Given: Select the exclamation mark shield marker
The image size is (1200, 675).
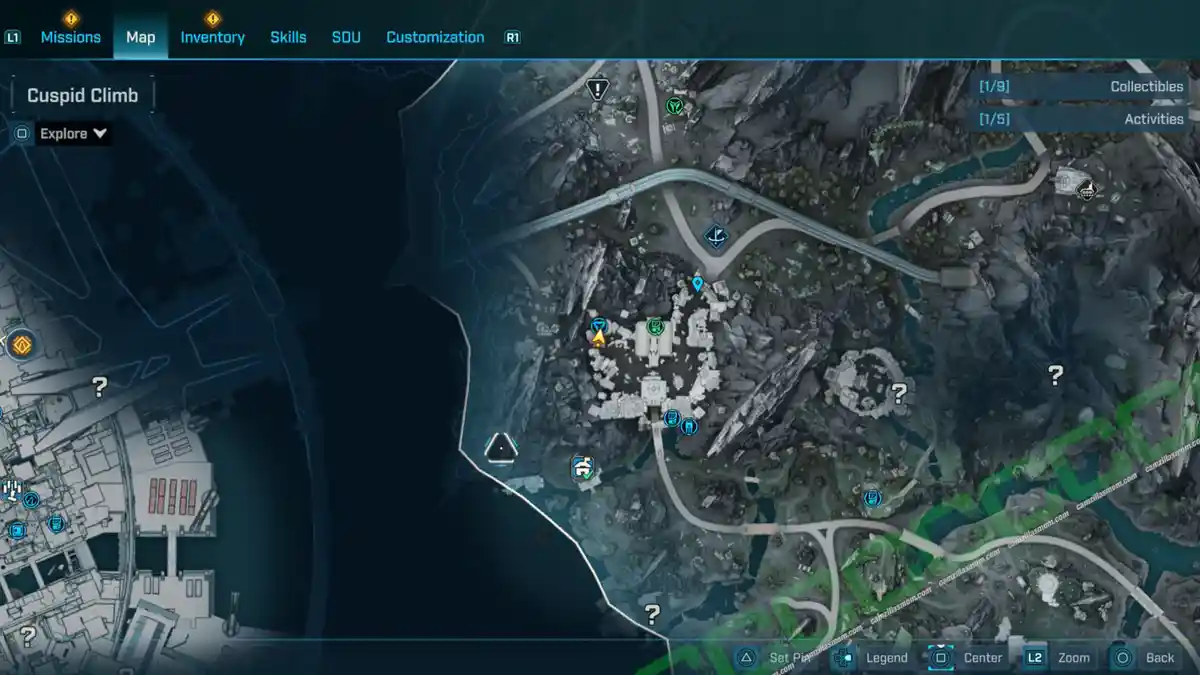Looking at the screenshot, I should (598, 90).
